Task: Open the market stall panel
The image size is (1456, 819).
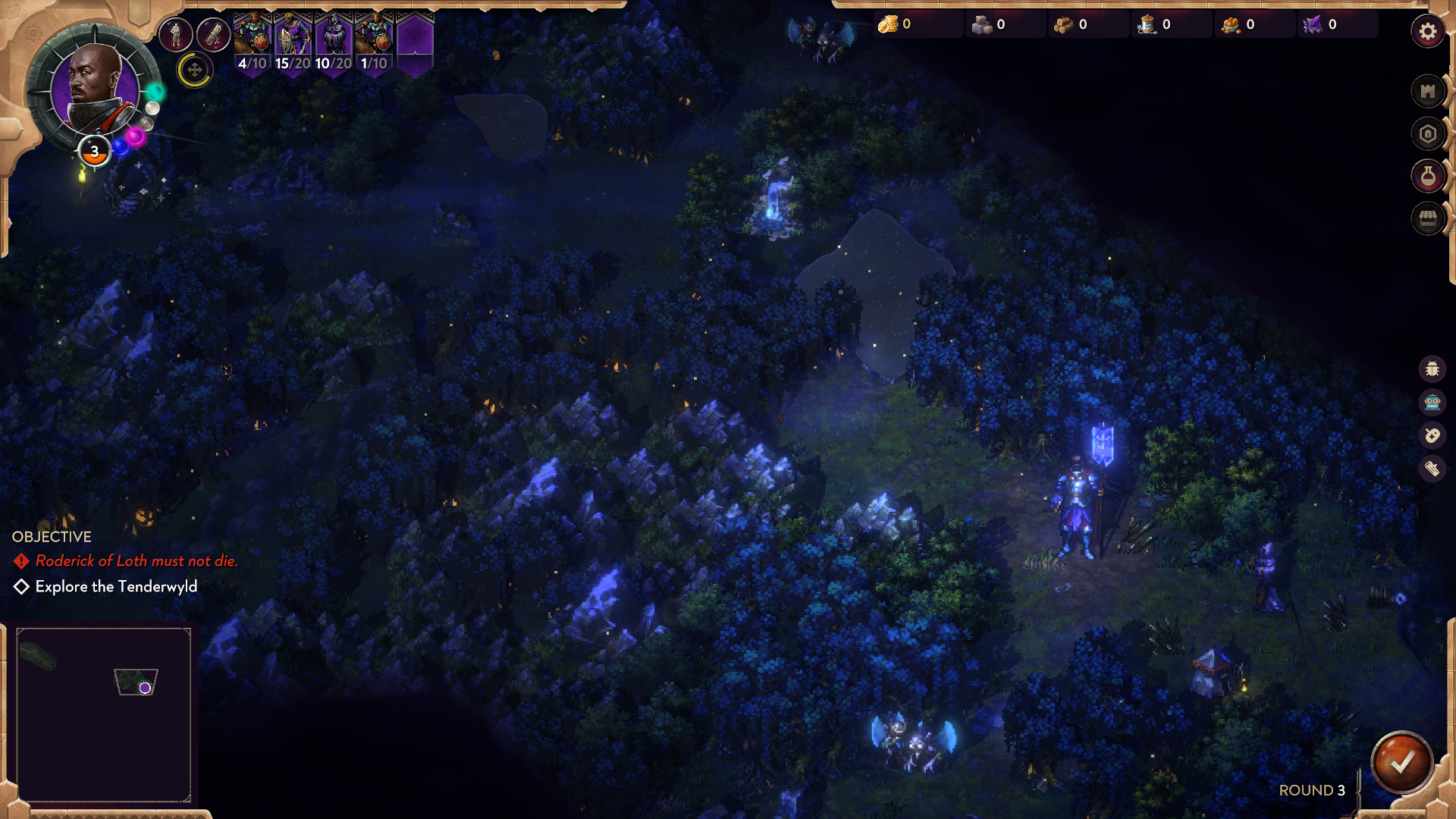Action: (1427, 220)
